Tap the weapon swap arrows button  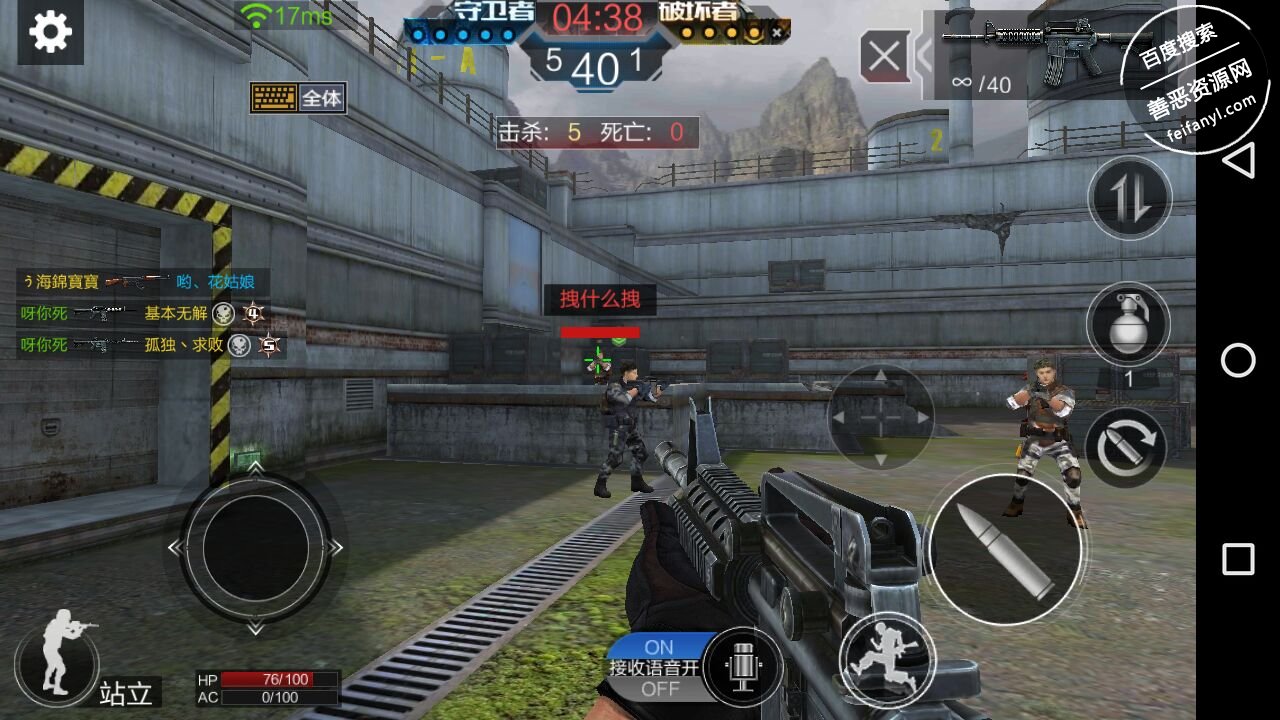tap(1129, 197)
